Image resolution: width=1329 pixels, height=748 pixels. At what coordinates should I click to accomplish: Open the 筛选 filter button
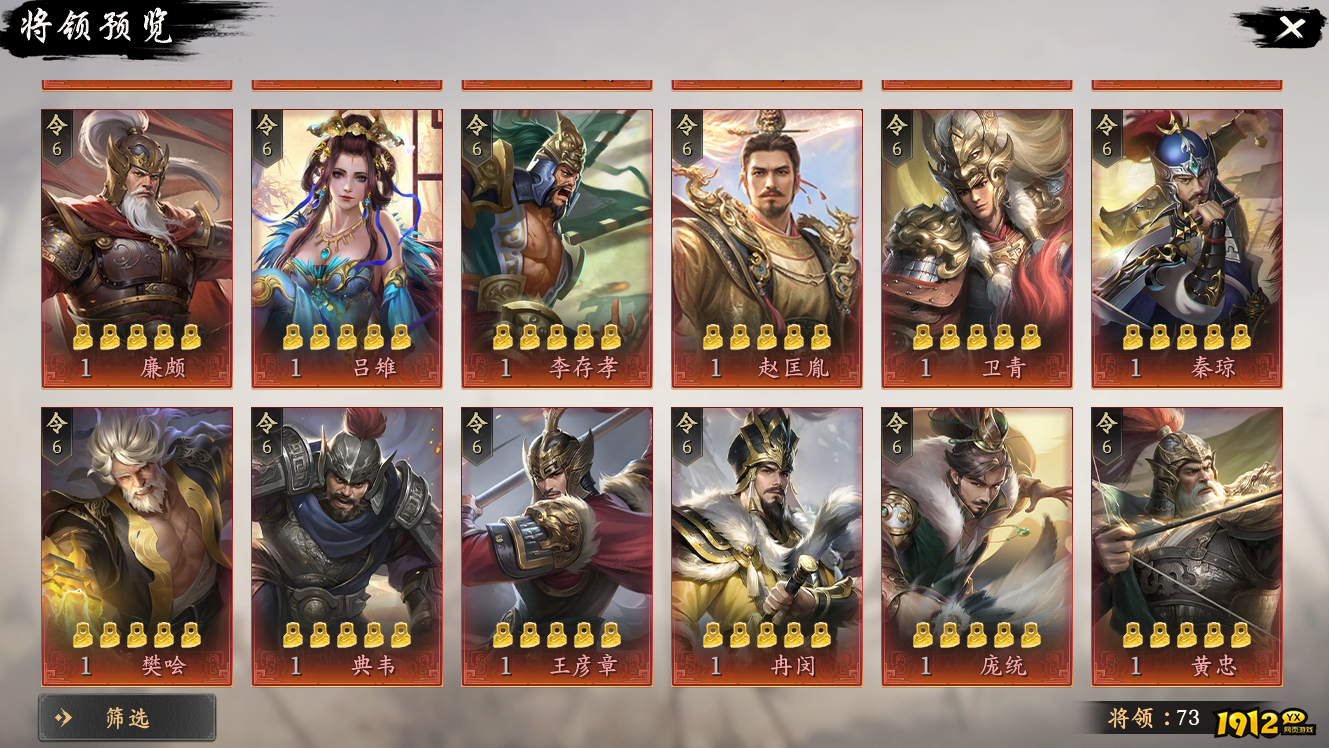click(x=127, y=717)
